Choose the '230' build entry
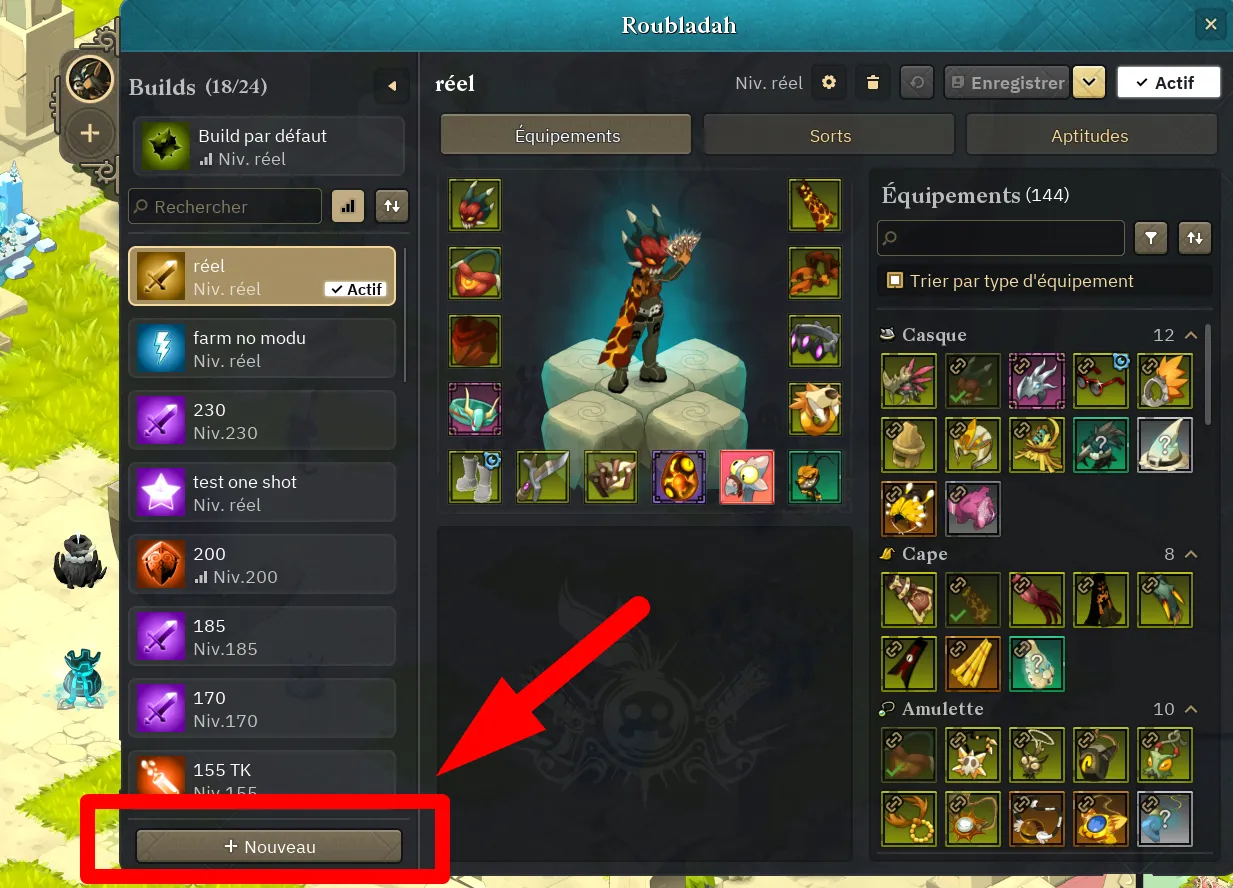 (262, 421)
